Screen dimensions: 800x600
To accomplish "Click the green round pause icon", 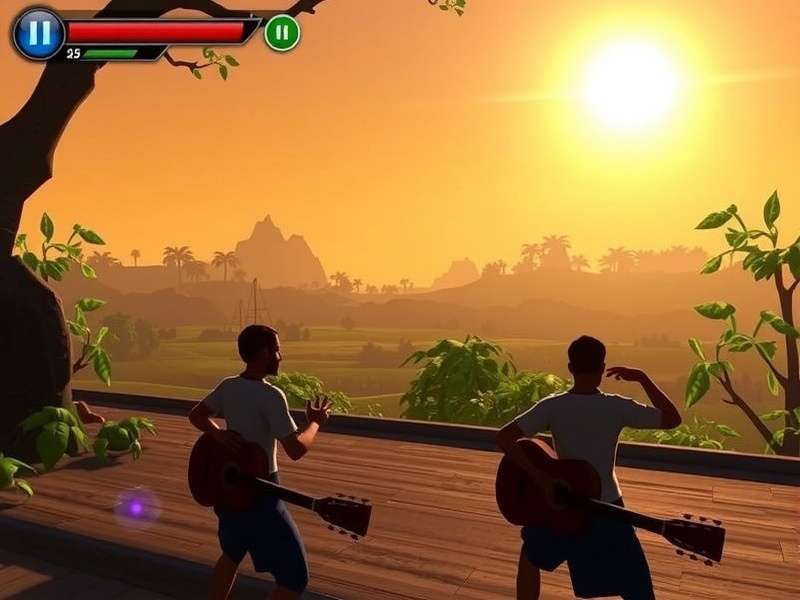I will pyautogui.click(x=282, y=33).
